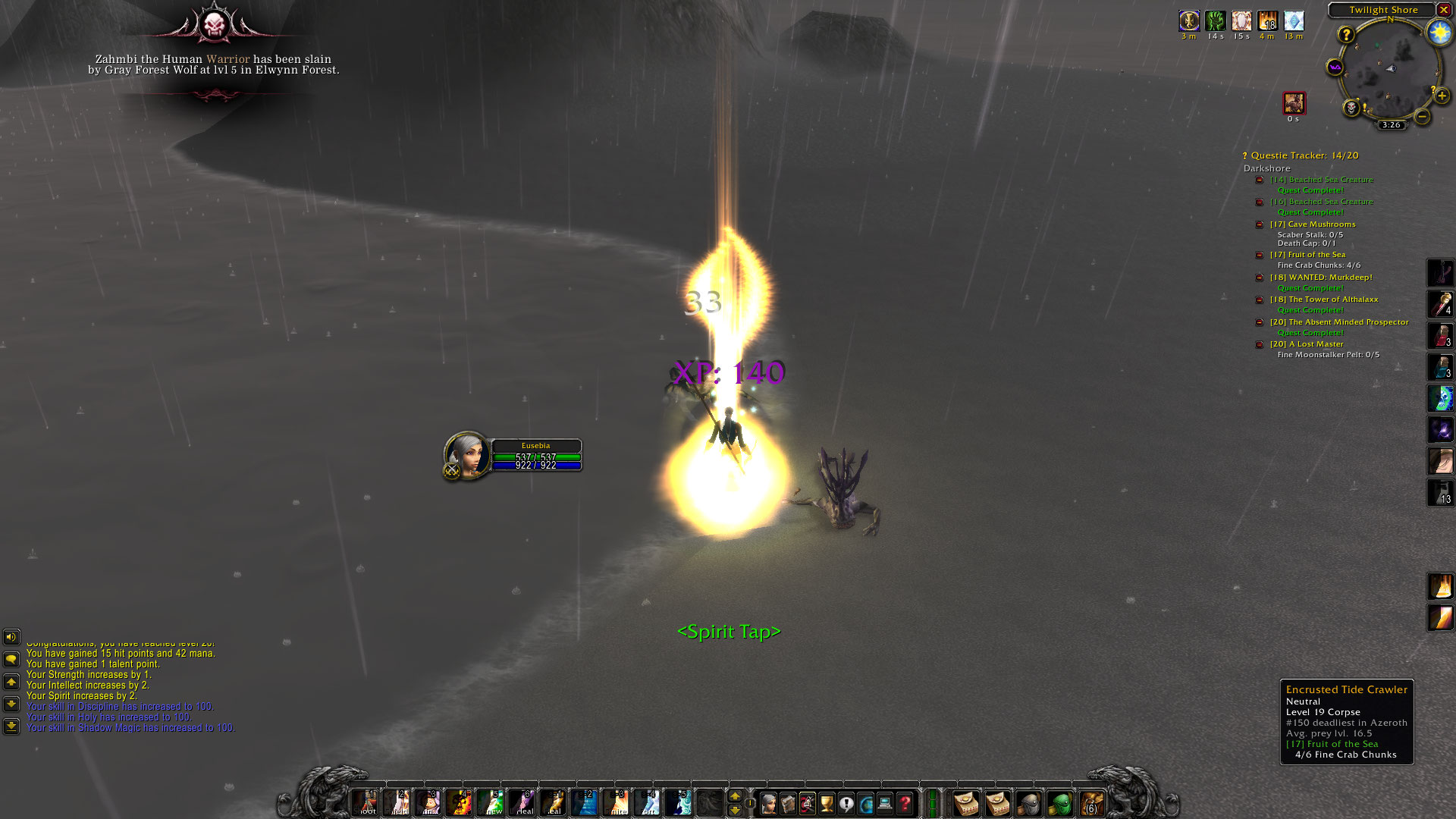Open the character info micro button
Image resolution: width=1456 pixels, height=819 pixels.
tap(768, 802)
